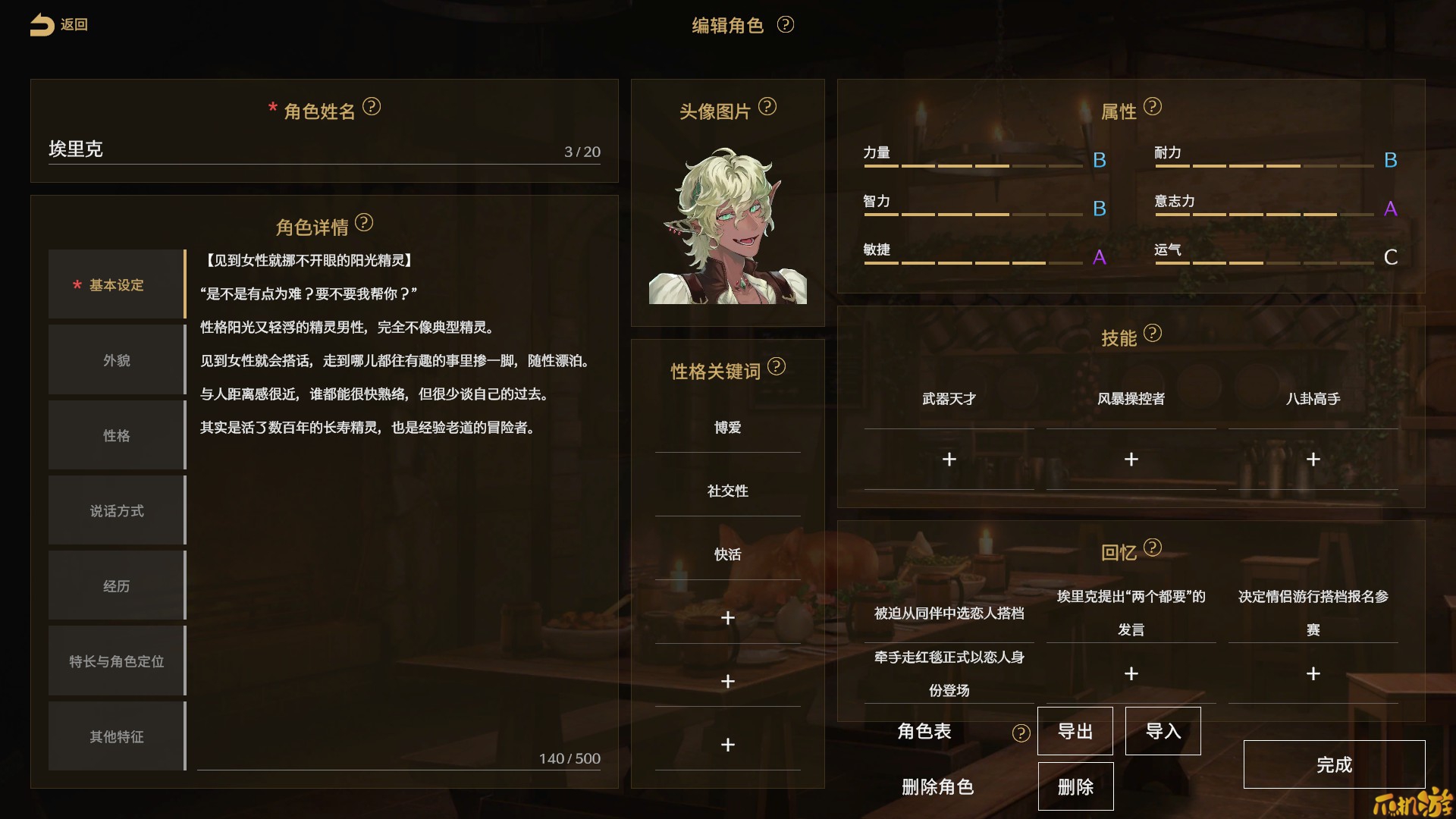The width and height of the screenshot is (1456, 819).
Task: Select the 风暴操控者 skill
Action: (x=1131, y=399)
